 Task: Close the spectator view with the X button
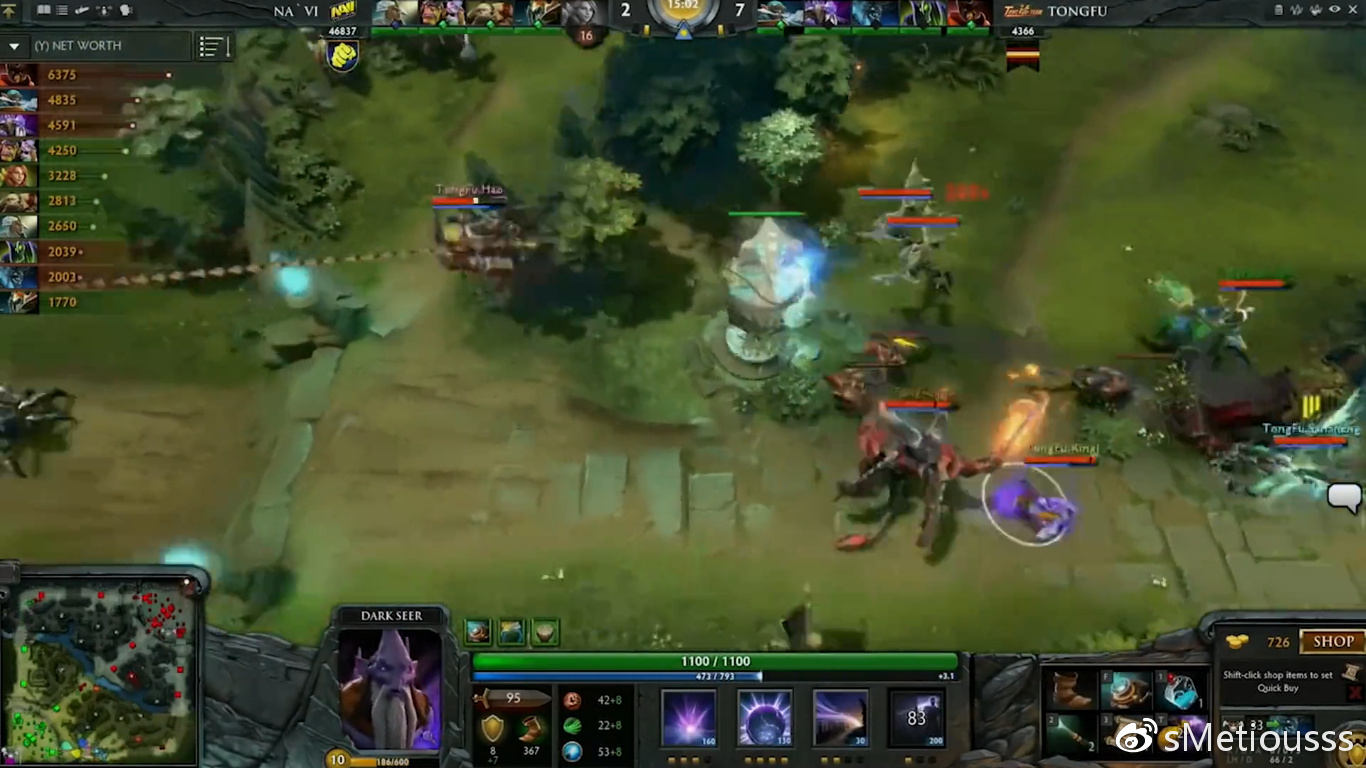coord(1354,10)
